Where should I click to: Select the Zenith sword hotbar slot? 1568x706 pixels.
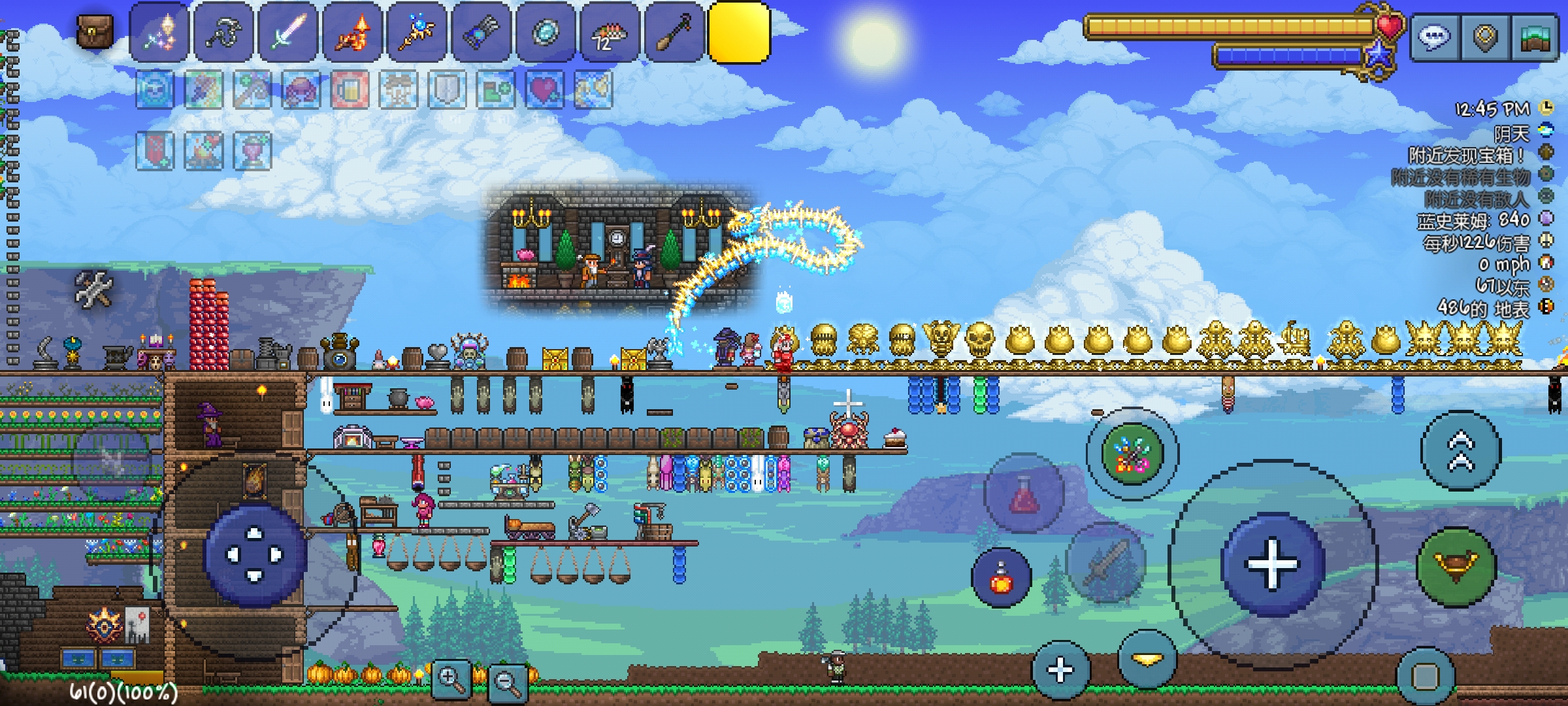point(159,33)
